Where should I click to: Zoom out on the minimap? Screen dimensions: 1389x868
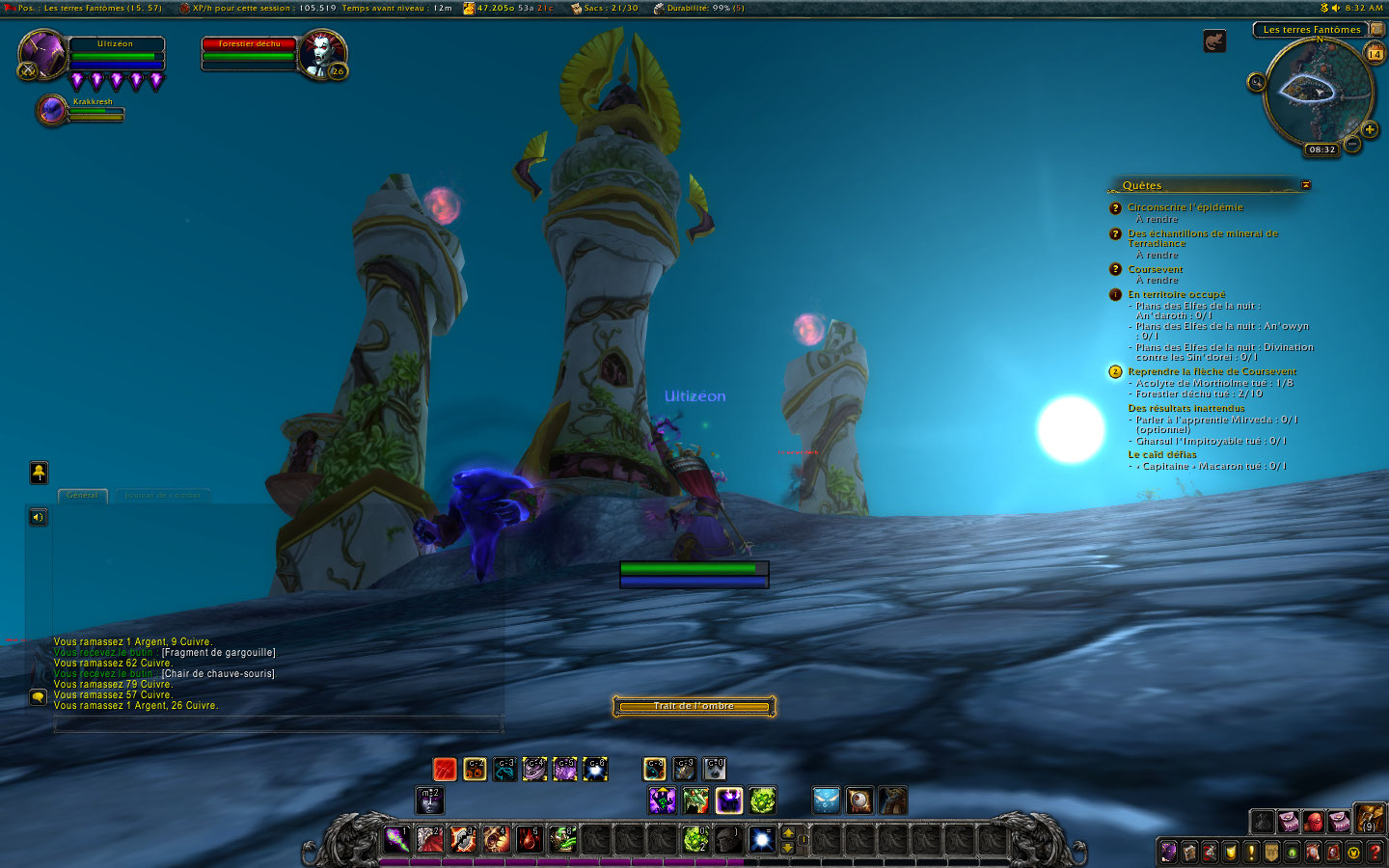click(1352, 145)
